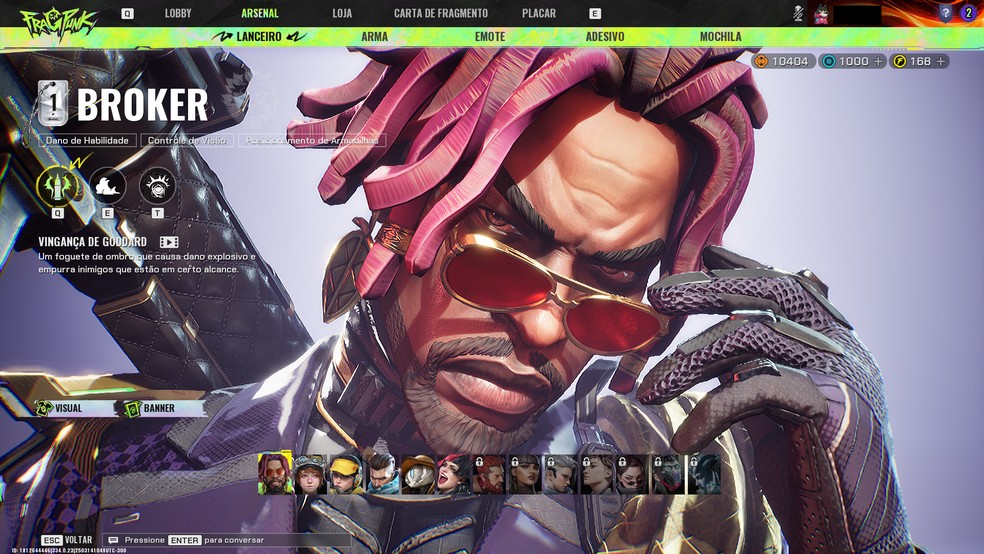Open the question mark help icon
This screenshot has width=984, height=554.
click(x=945, y=13)
